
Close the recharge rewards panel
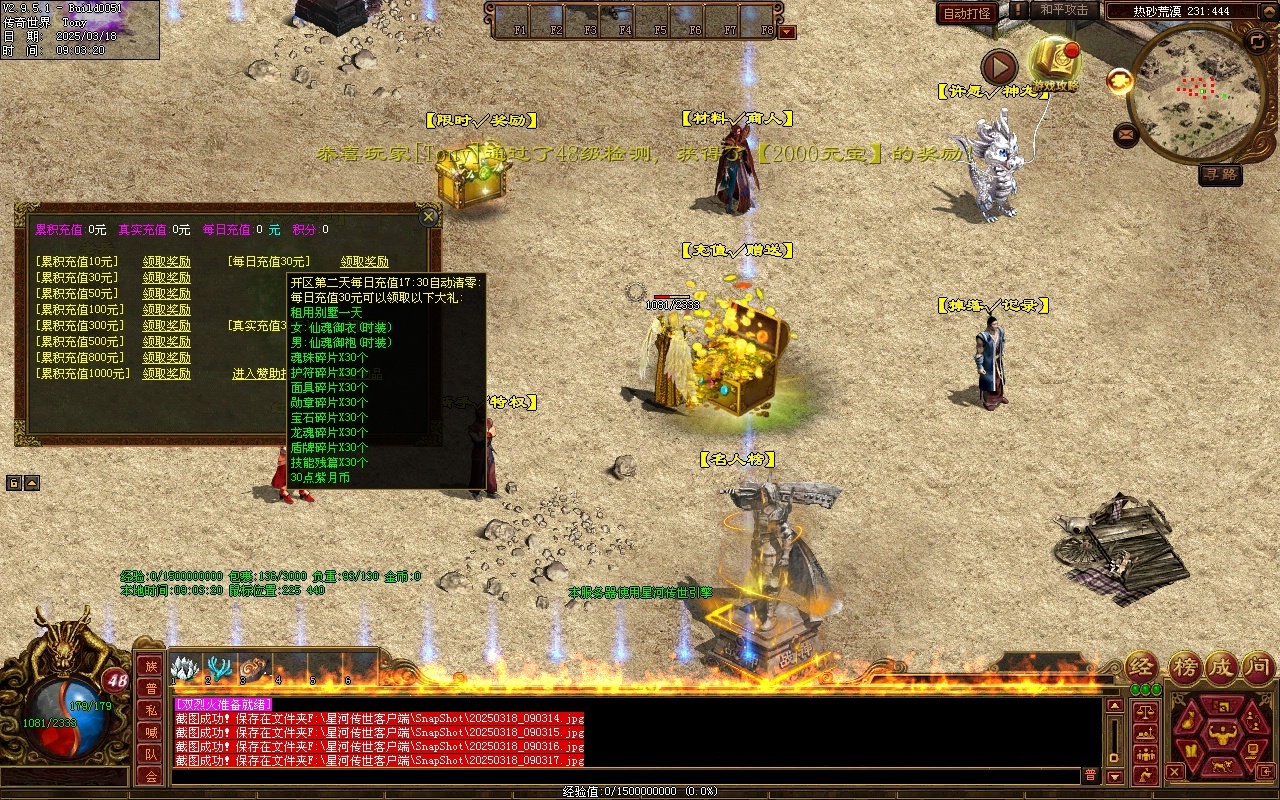point(428,216)
